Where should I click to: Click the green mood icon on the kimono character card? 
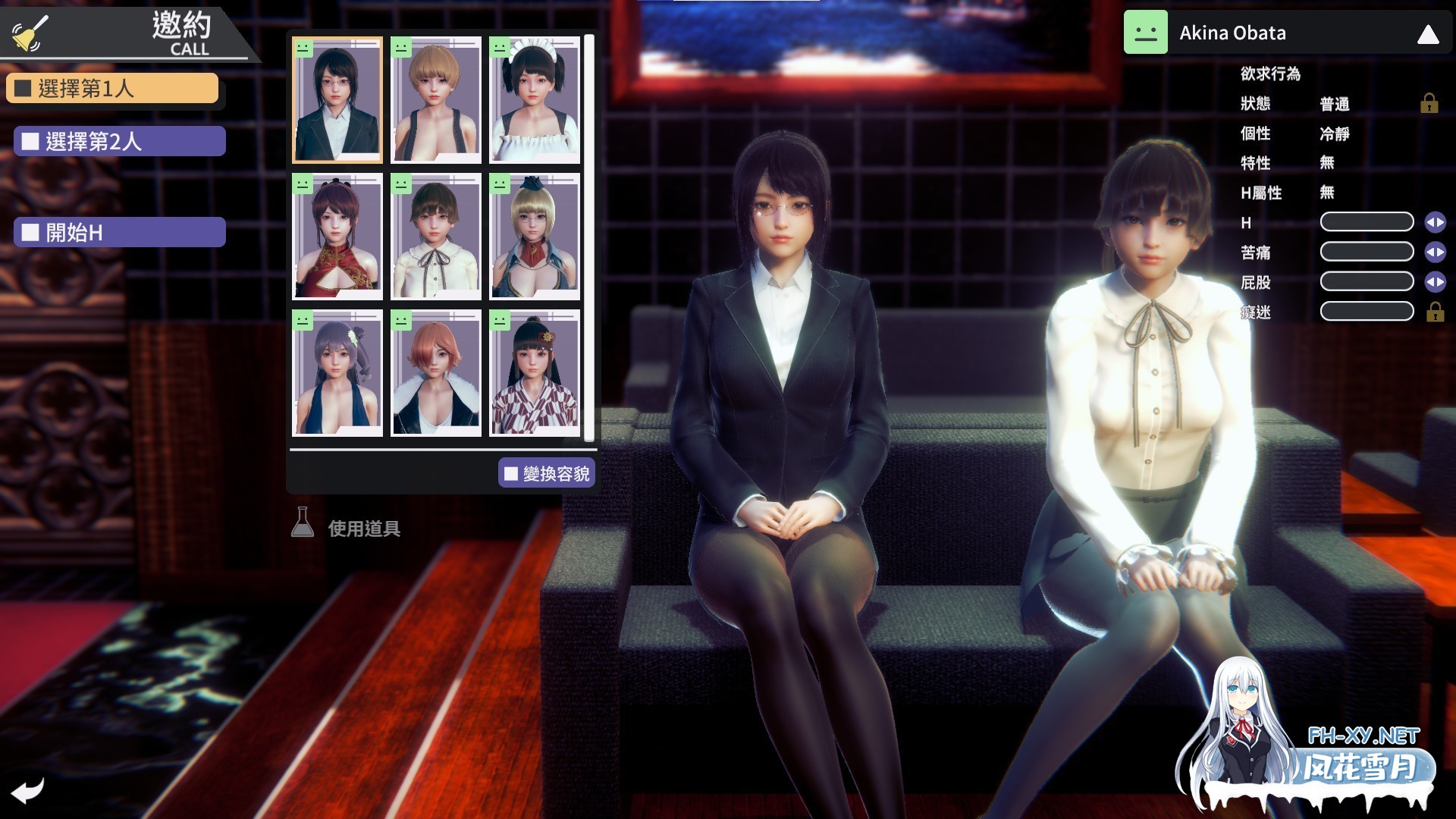click(500, 320)
